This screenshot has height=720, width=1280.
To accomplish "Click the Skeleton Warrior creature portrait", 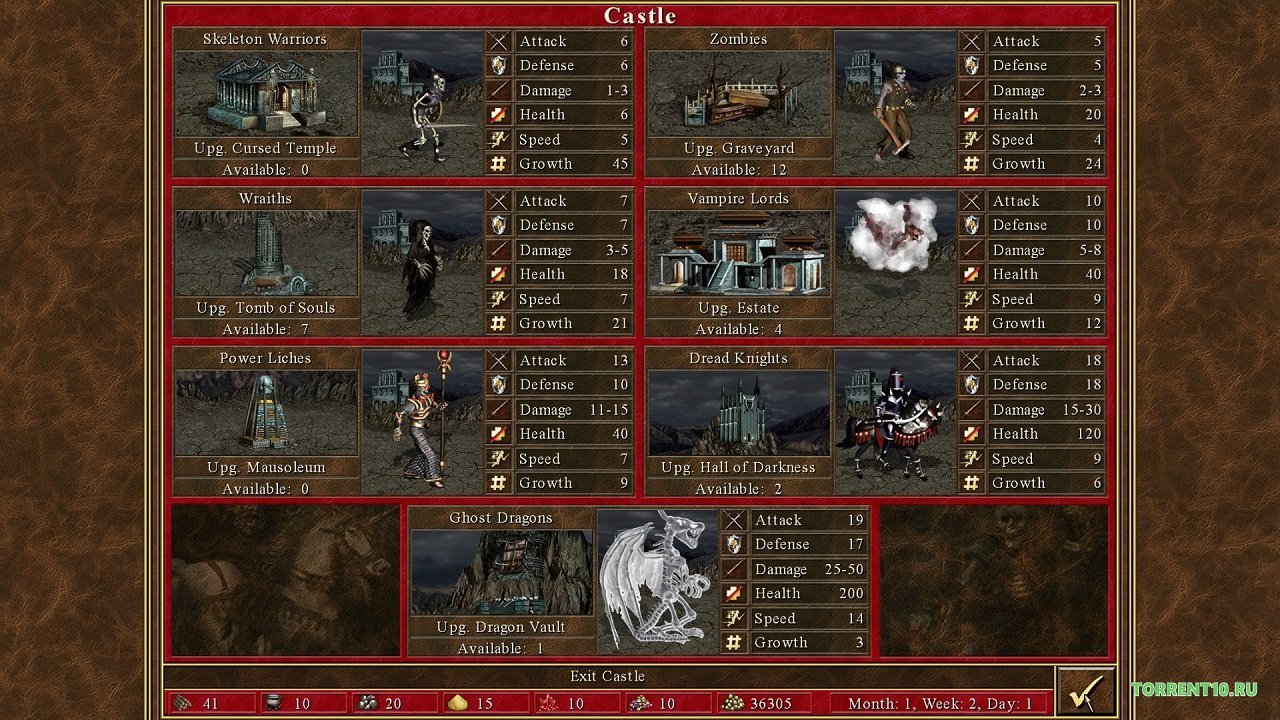I will pyautogui.click(x=423, y=103).
